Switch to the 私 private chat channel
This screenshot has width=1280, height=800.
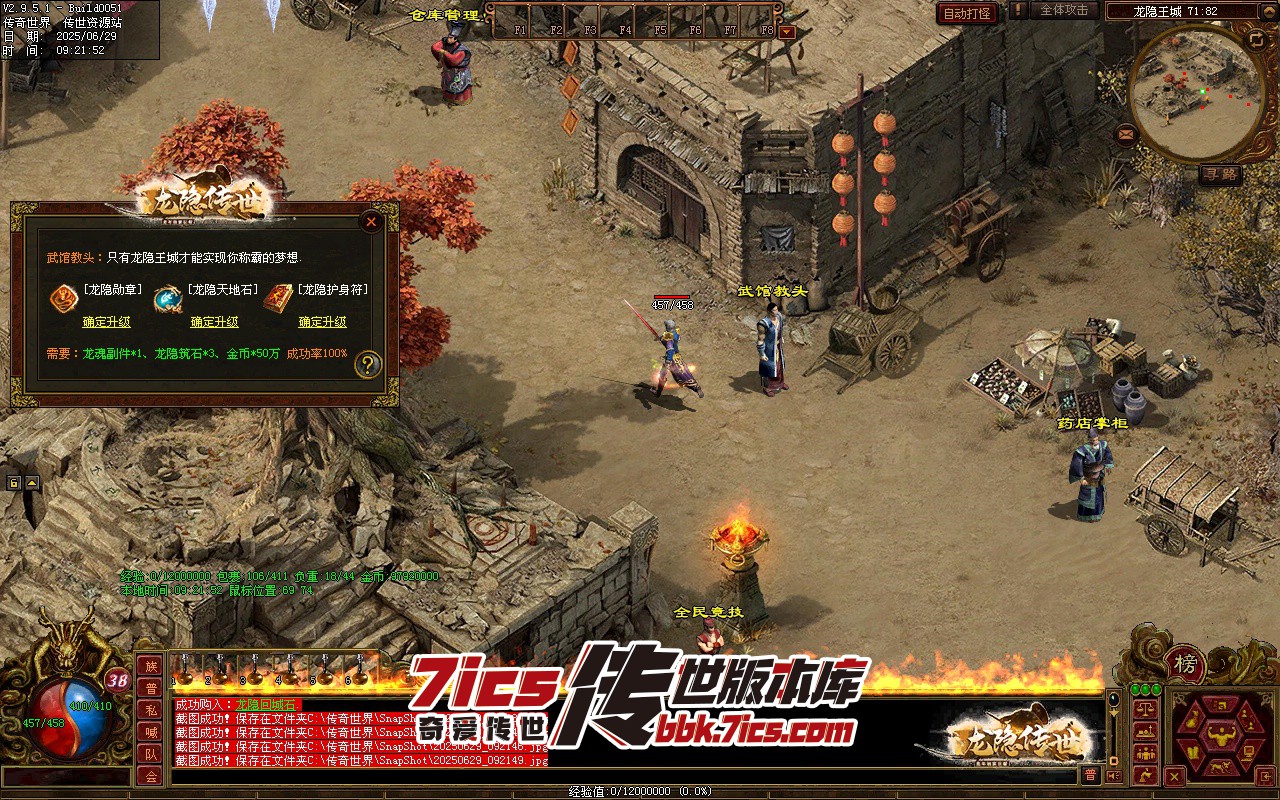tap(150, 710)
